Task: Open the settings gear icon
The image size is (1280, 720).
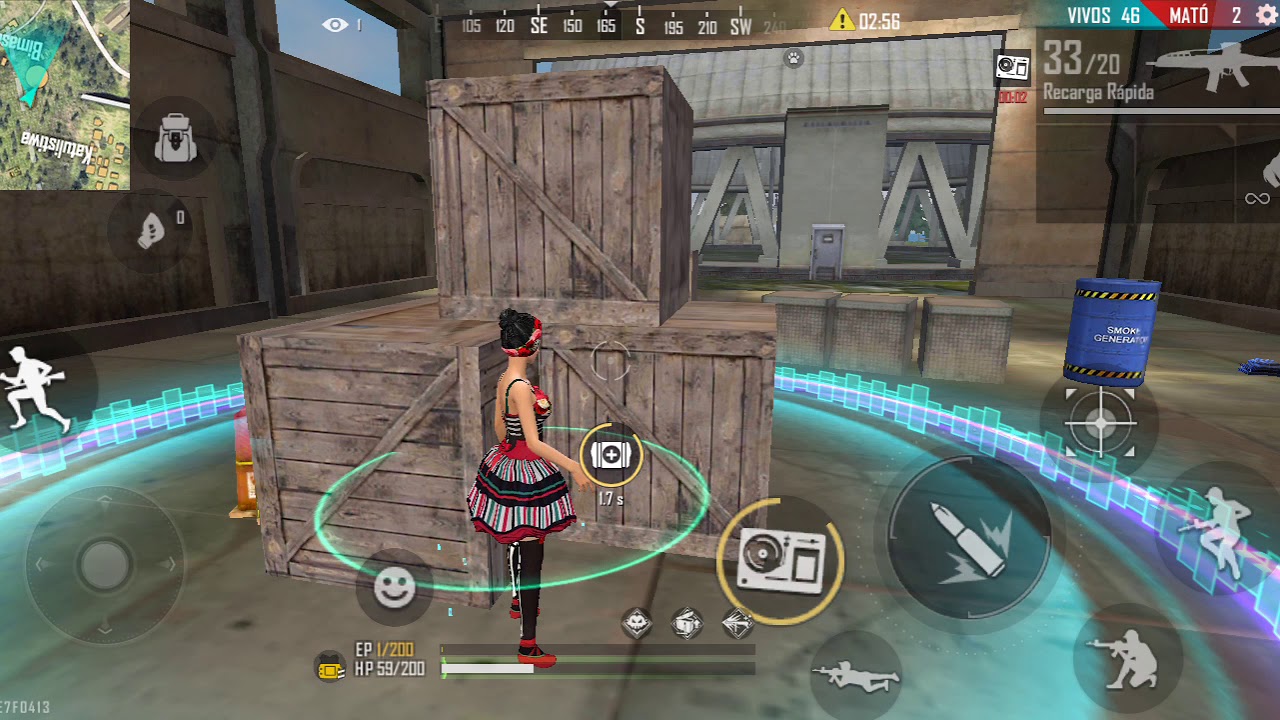Action: coord(1265,14)
